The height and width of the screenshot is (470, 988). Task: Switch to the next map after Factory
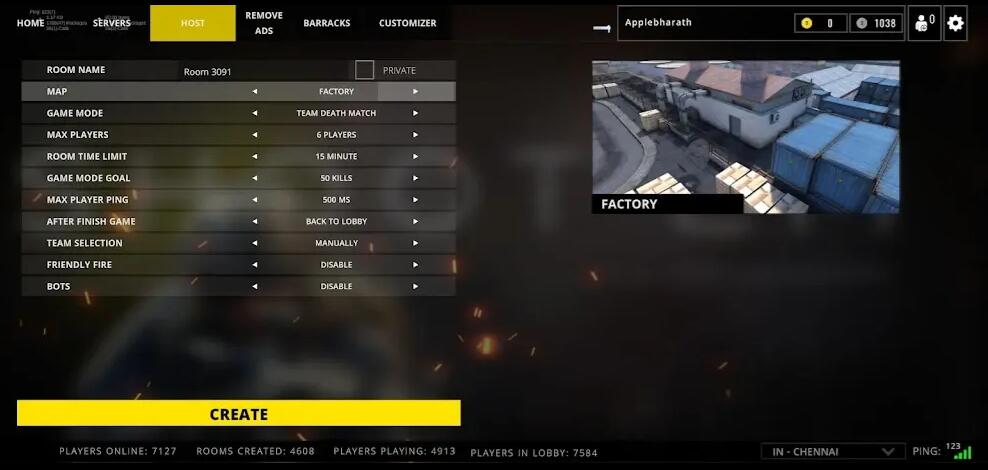pos(416,92)
